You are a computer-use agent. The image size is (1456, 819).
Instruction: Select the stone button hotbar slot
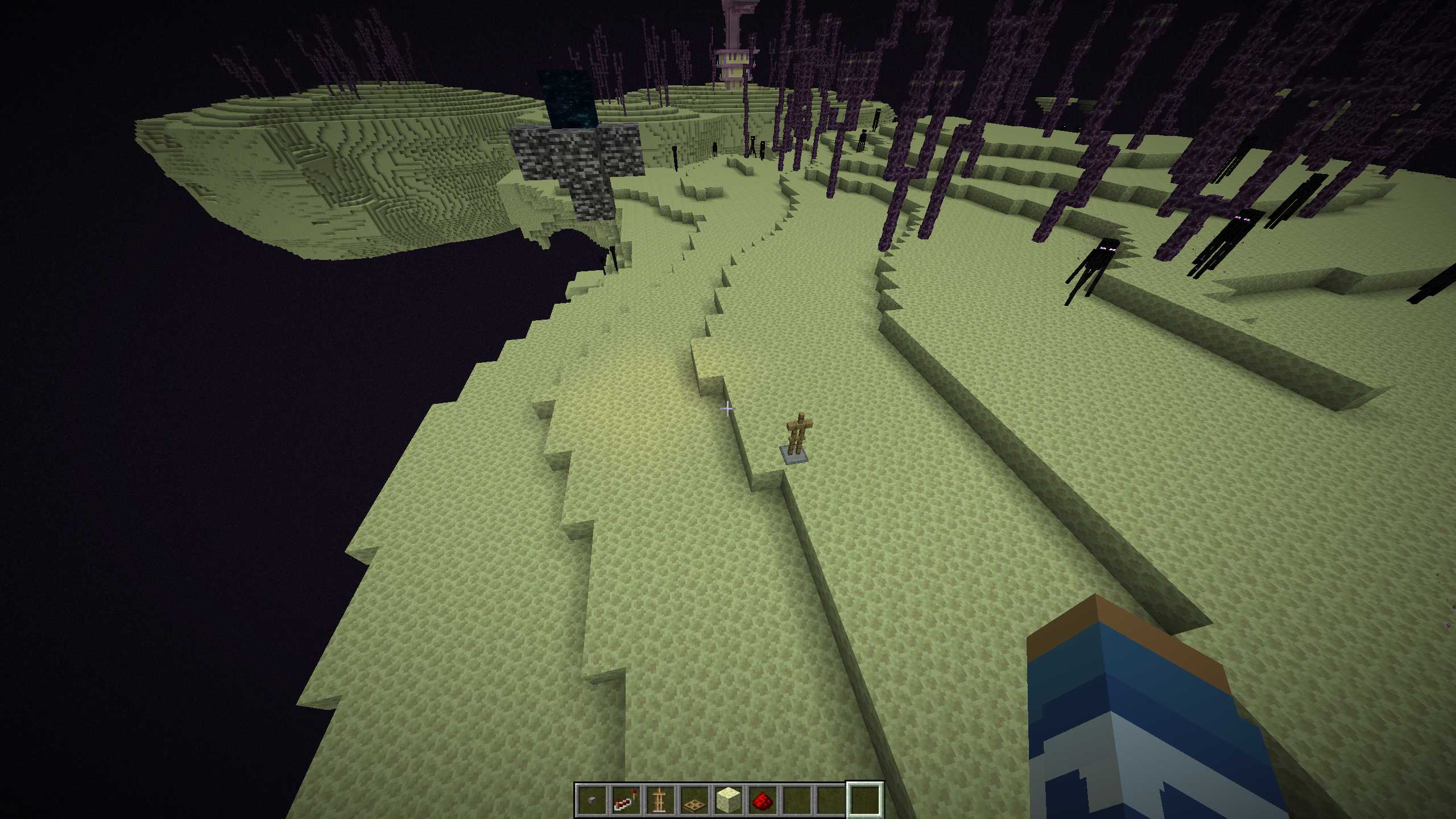(x=591, y=799)
